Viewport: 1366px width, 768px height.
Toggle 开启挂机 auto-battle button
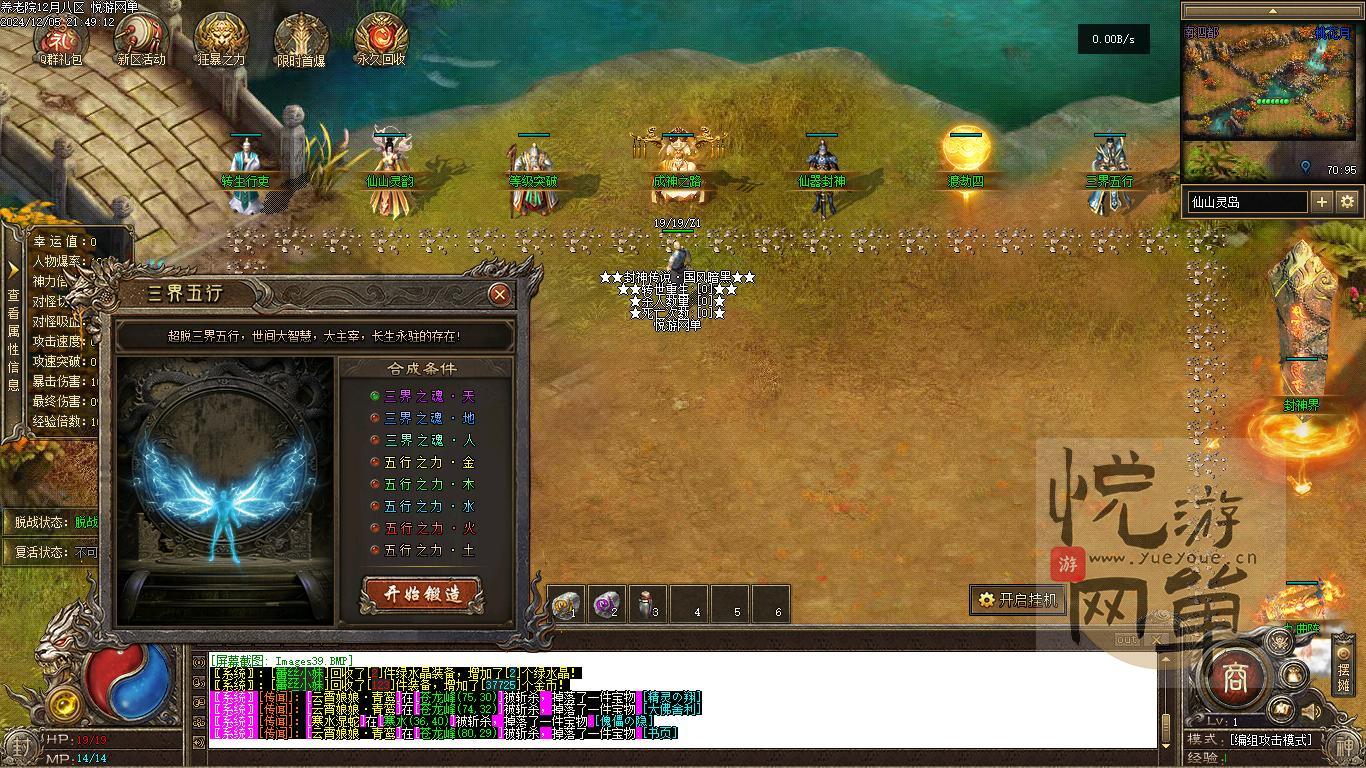(x=1017, y=599)
